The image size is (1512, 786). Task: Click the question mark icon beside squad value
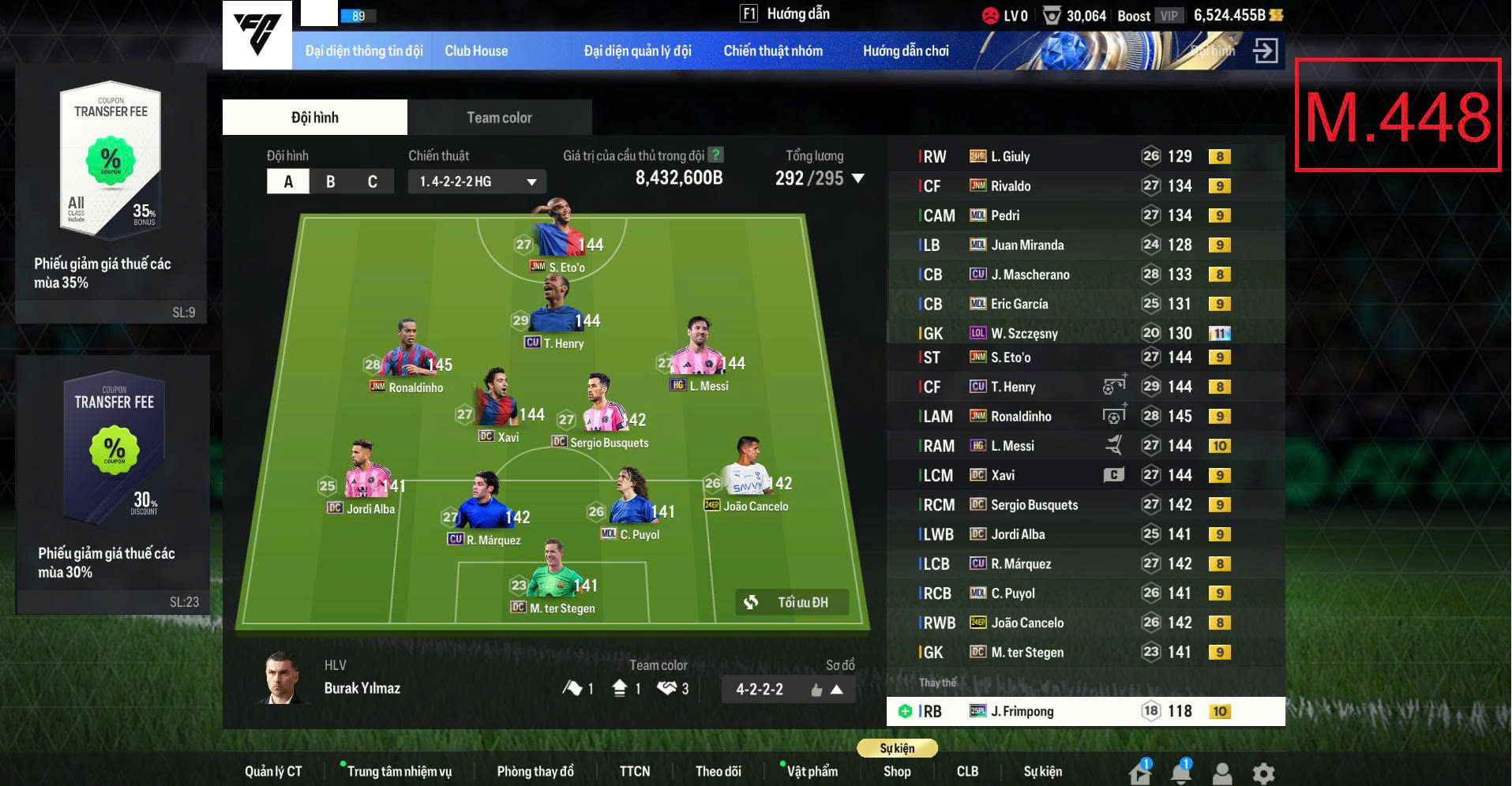(716, 156)
